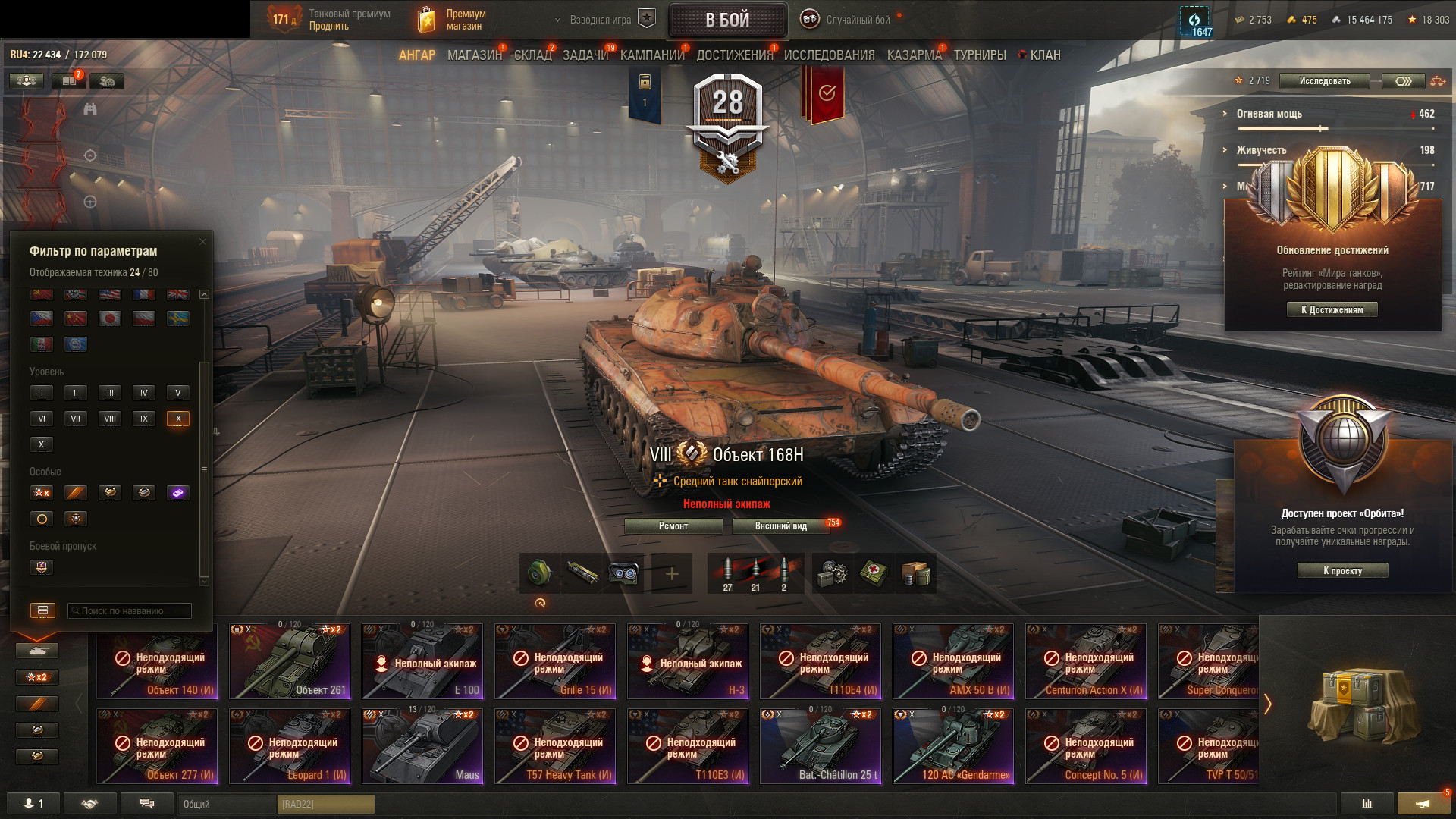Open the КАЗАРМА tab
Screen dimensions: 1456x819
pos(914,55)
